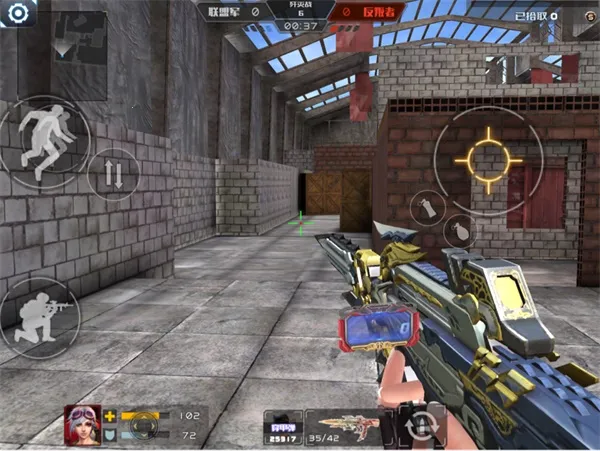Image resolution: width=600 pixels, height=451 pixels.
Task: Open the gear settings menu
Action: pos(19,11)
